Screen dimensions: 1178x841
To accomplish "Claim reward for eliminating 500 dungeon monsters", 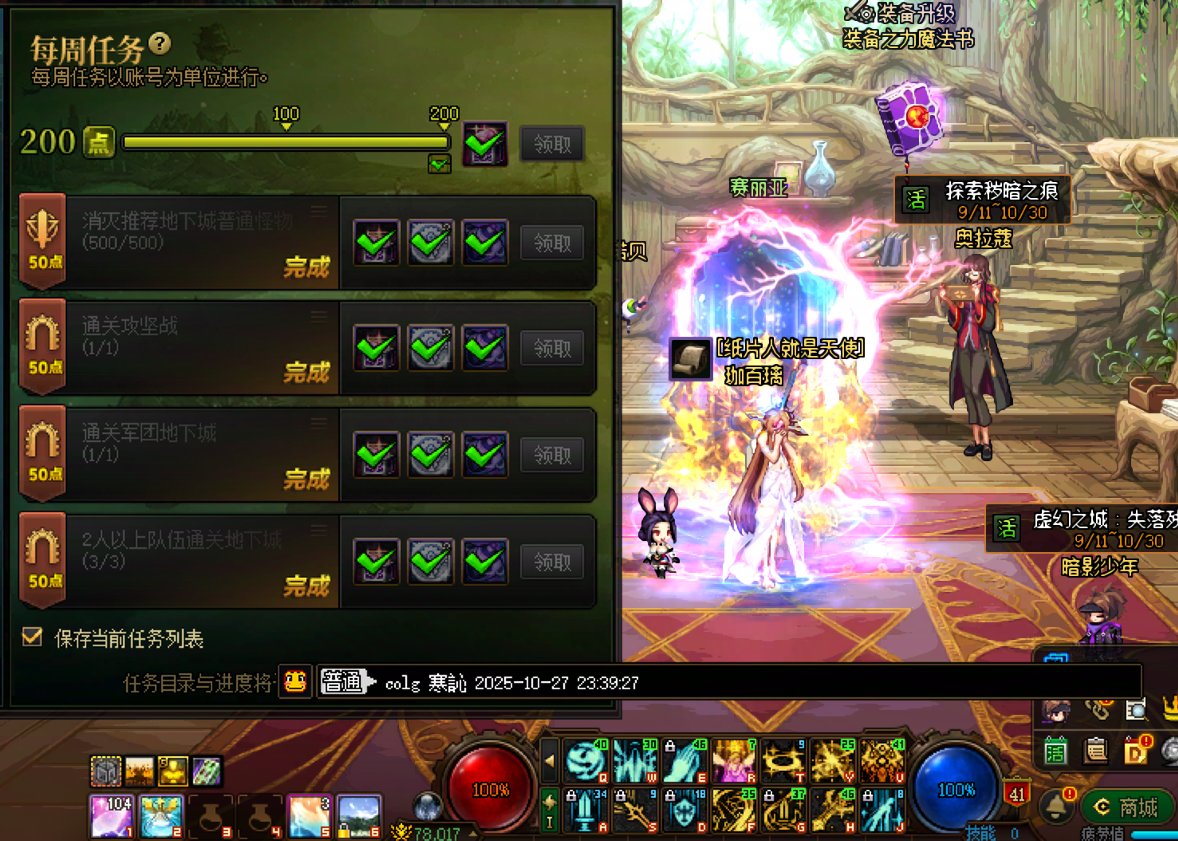I will coord(552,242).
